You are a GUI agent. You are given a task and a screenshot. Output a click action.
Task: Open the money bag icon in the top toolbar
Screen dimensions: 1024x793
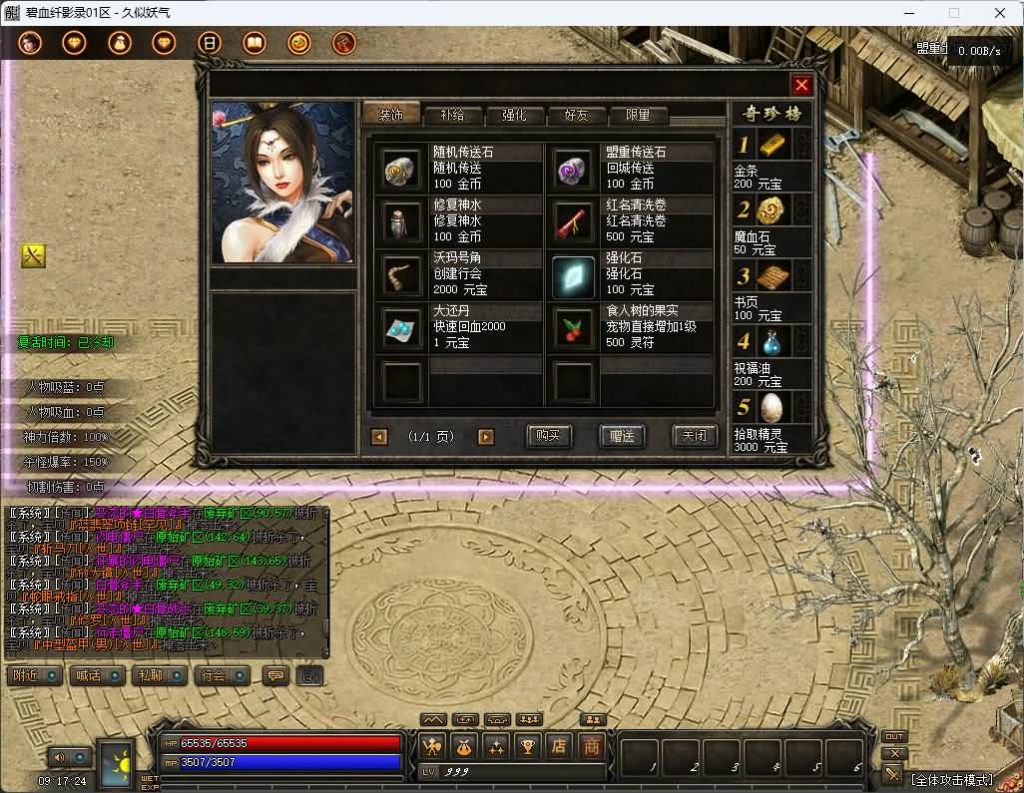click(x=120, y=43)
